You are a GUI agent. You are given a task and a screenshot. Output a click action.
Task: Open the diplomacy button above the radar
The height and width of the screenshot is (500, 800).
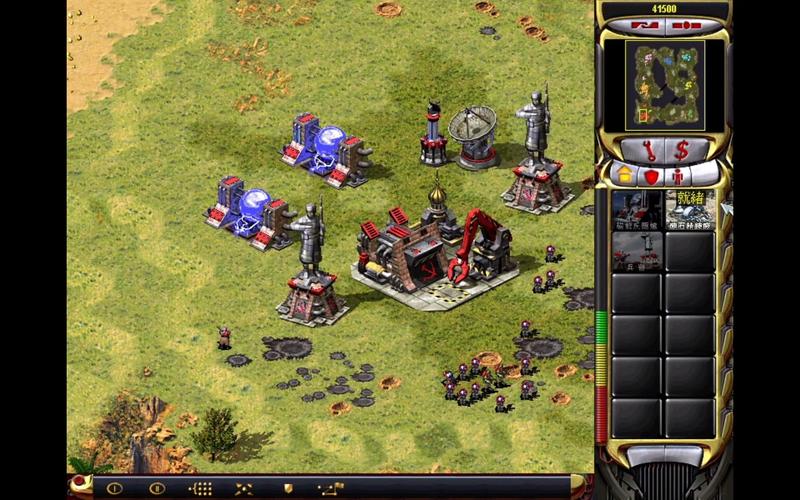coord(643,25)
